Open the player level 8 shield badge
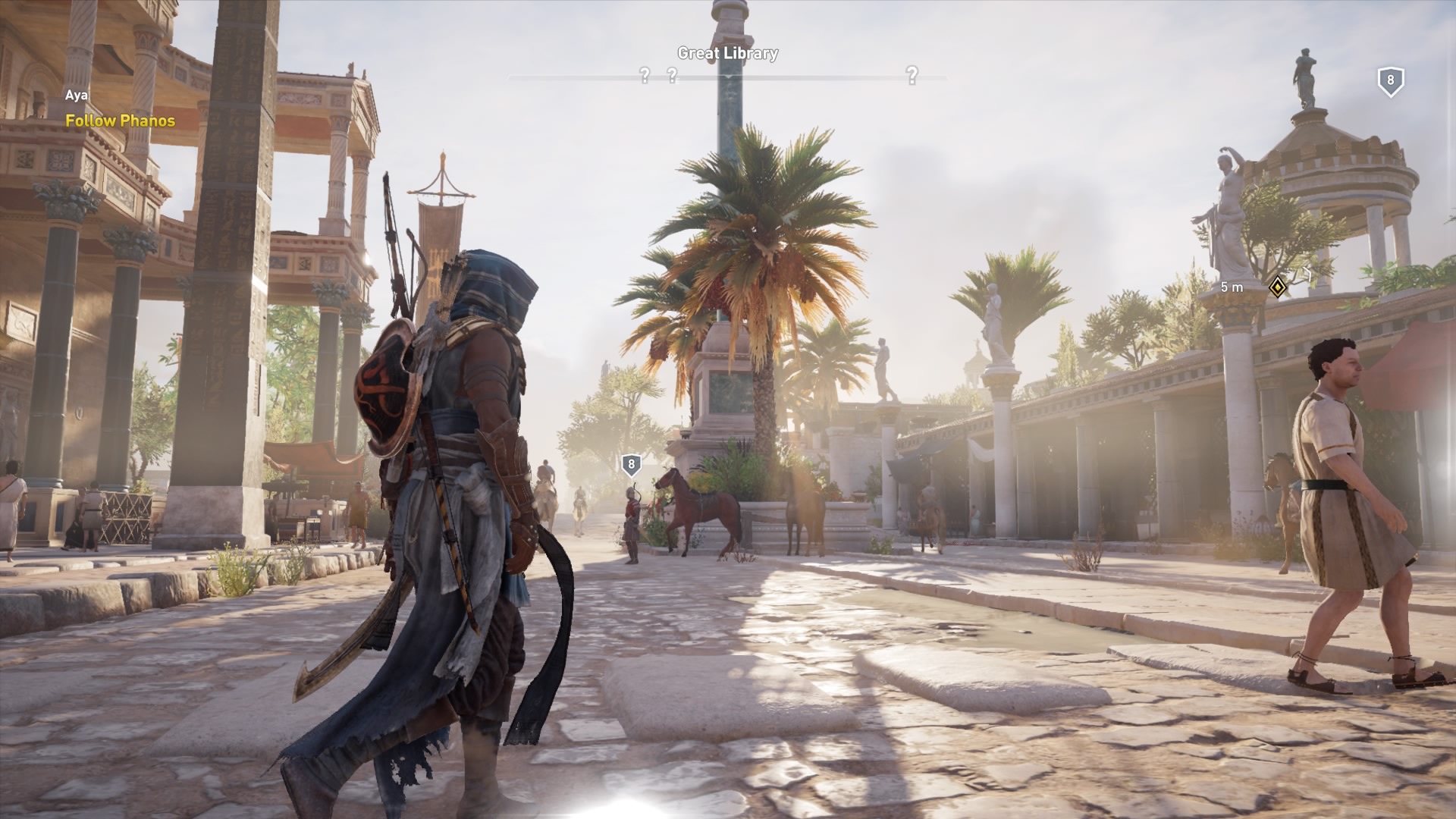The image size is (1456, 819). (x=1390, y=81)
